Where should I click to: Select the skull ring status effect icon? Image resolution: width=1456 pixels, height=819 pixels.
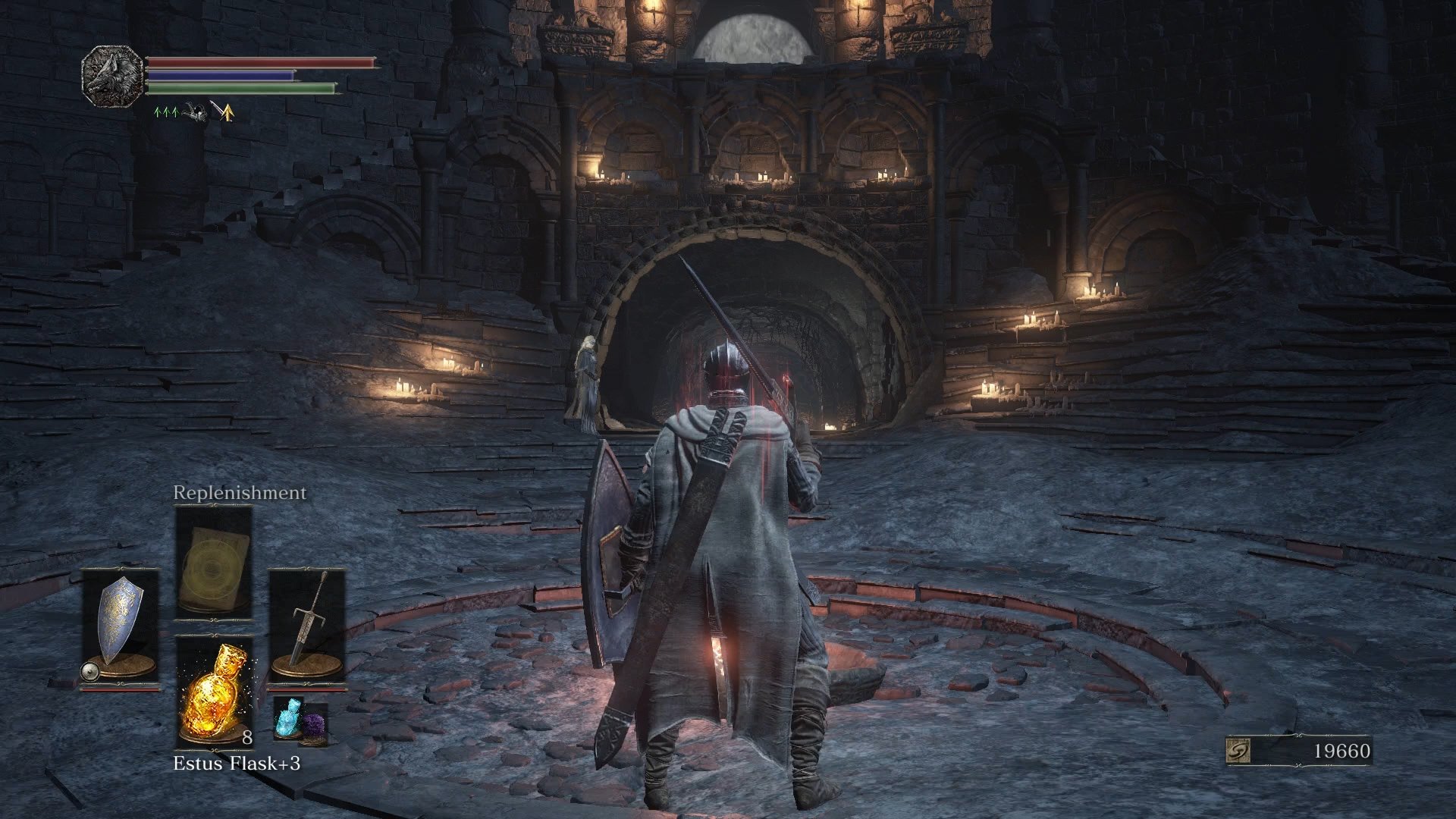point(195,111)
